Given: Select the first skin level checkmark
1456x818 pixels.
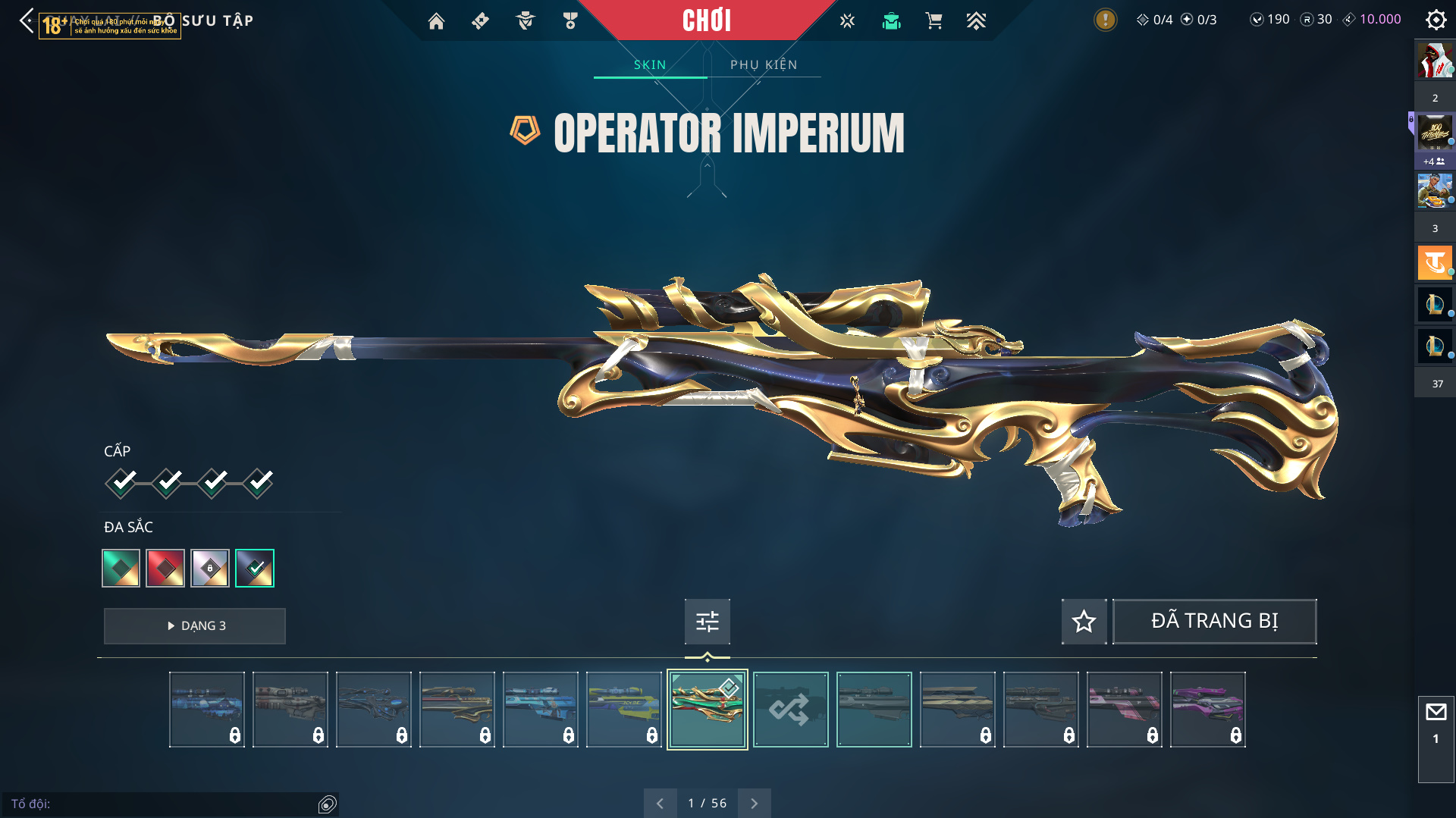Looking at the screenshot, I should (121, 482).
